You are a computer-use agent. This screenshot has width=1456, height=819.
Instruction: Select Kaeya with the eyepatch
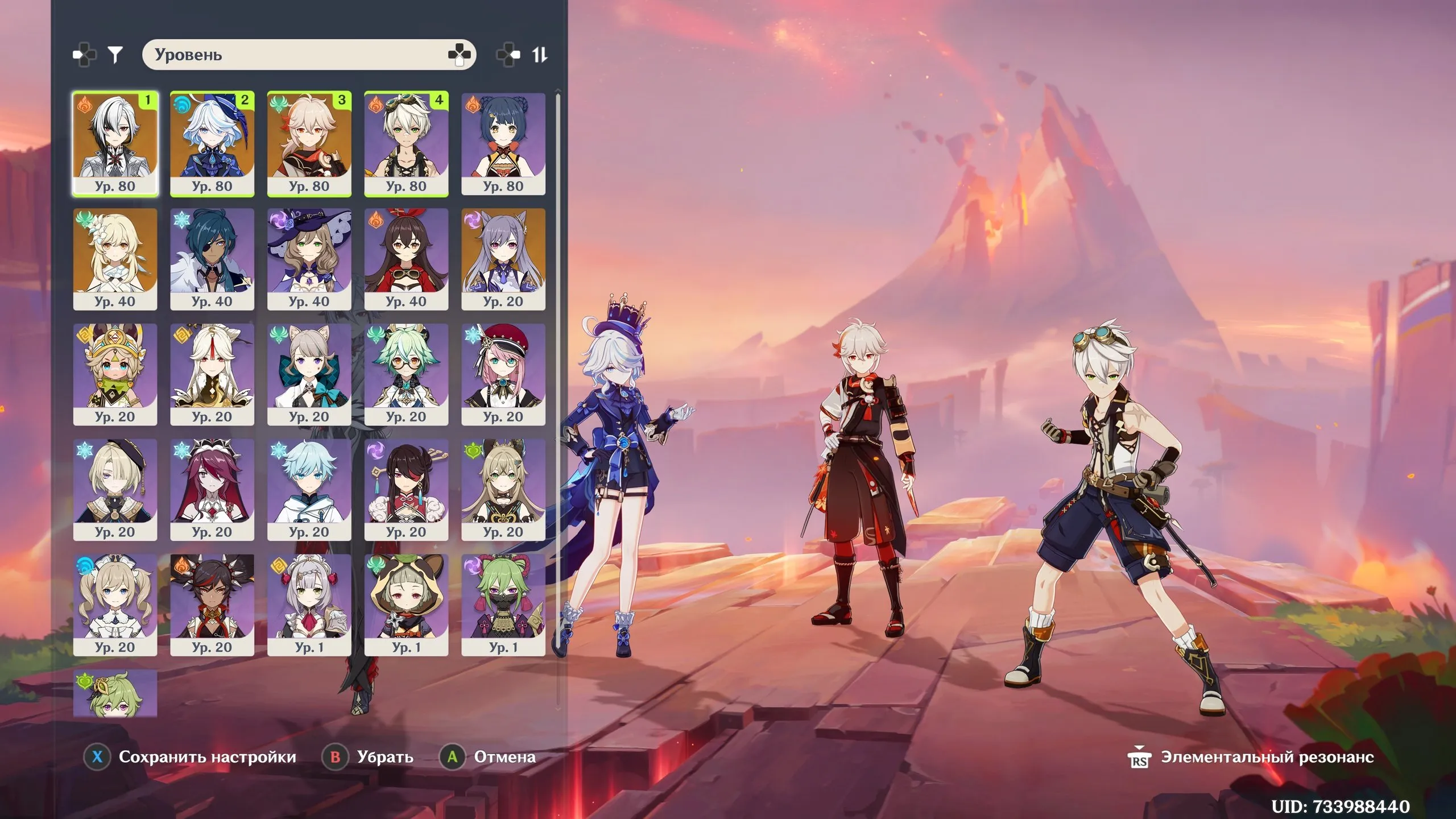pos(212,259)
